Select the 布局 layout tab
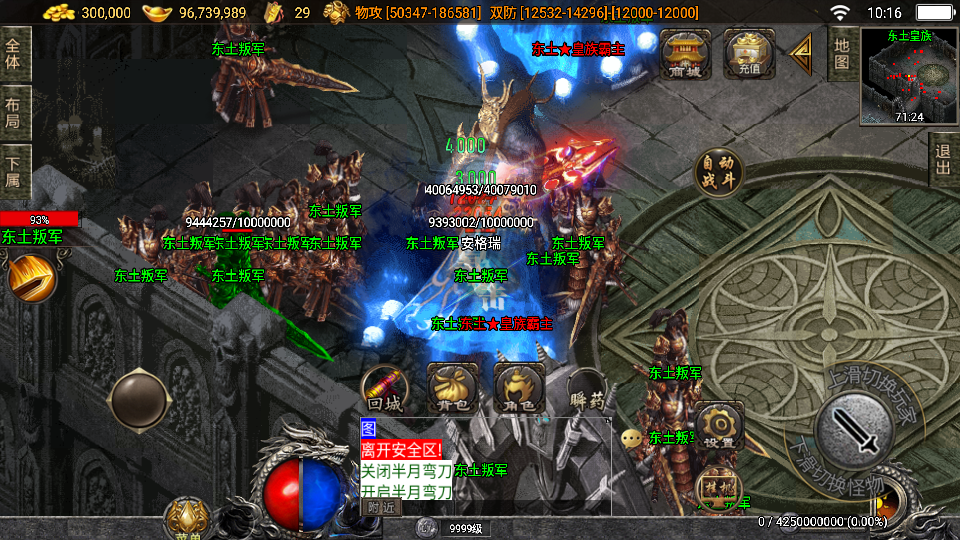 pyautogui.click(x=14, y=113)
